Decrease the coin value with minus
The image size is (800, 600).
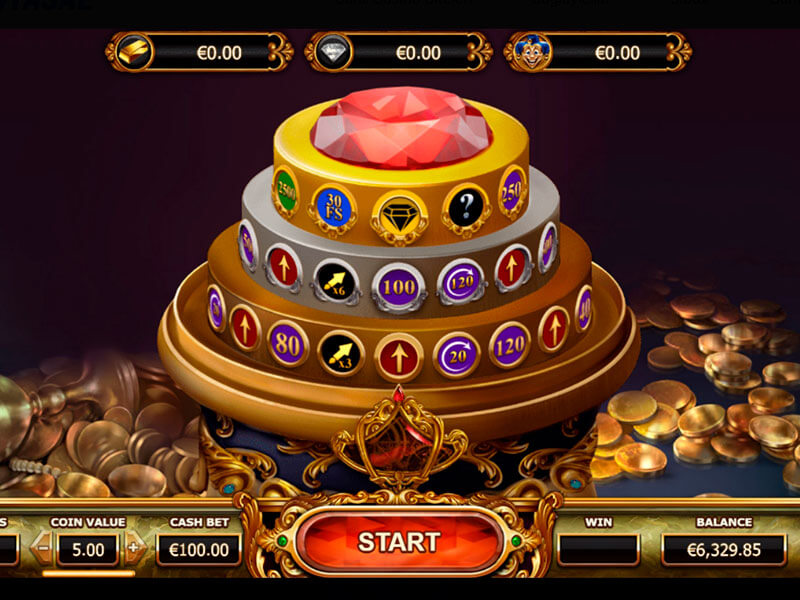pyautogui.click(x=43, y=548)
